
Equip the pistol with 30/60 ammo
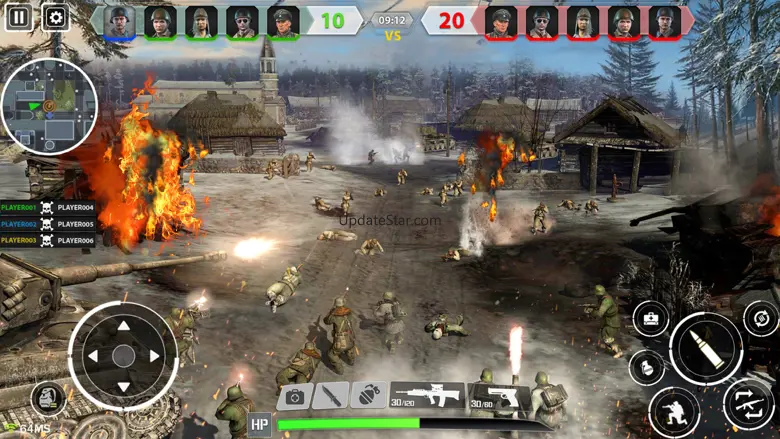point(498,396)
